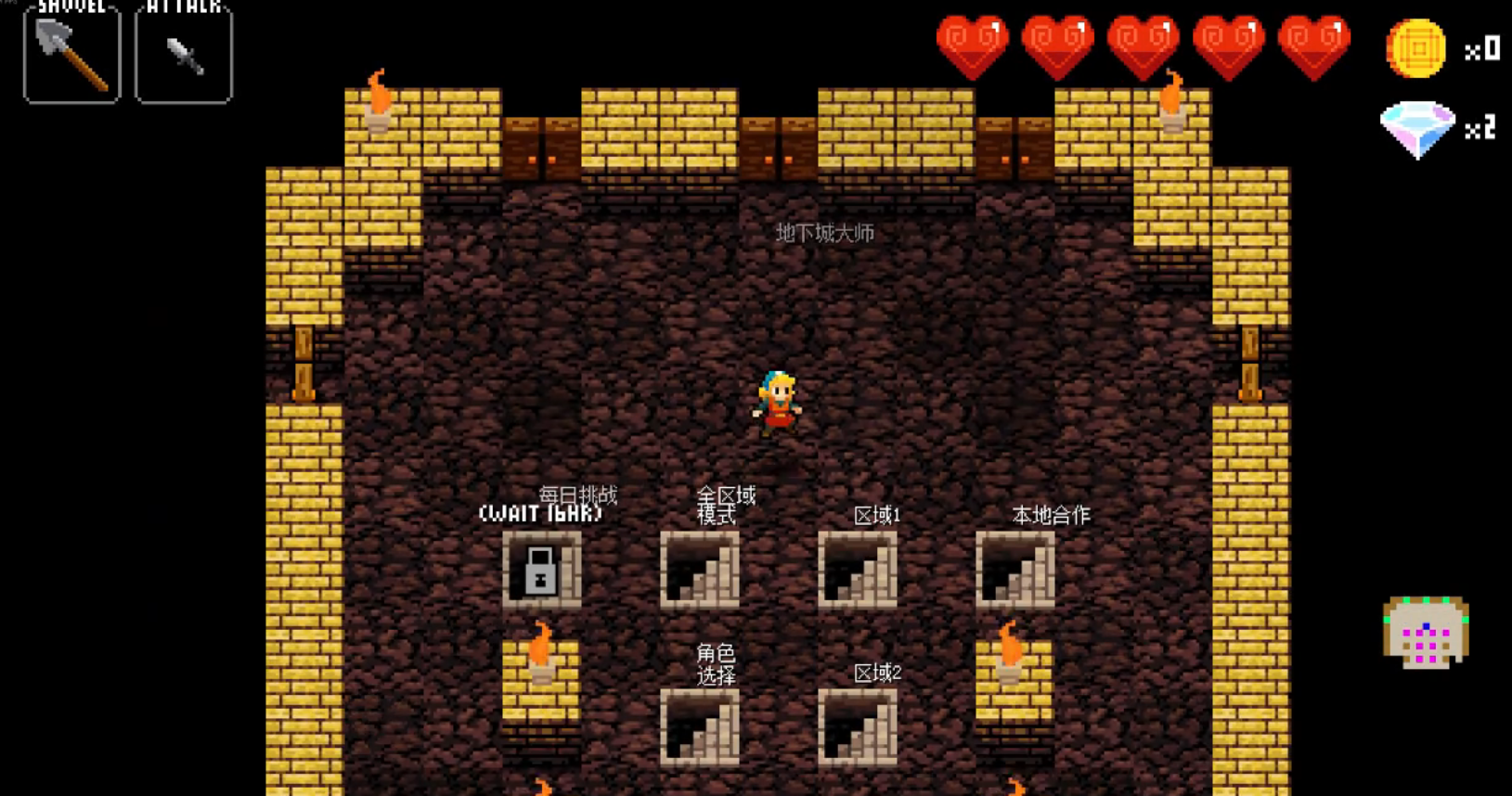Select the dagger attack slot
The width and height of the screenshot is (1512, 796).
coord(184,55)
